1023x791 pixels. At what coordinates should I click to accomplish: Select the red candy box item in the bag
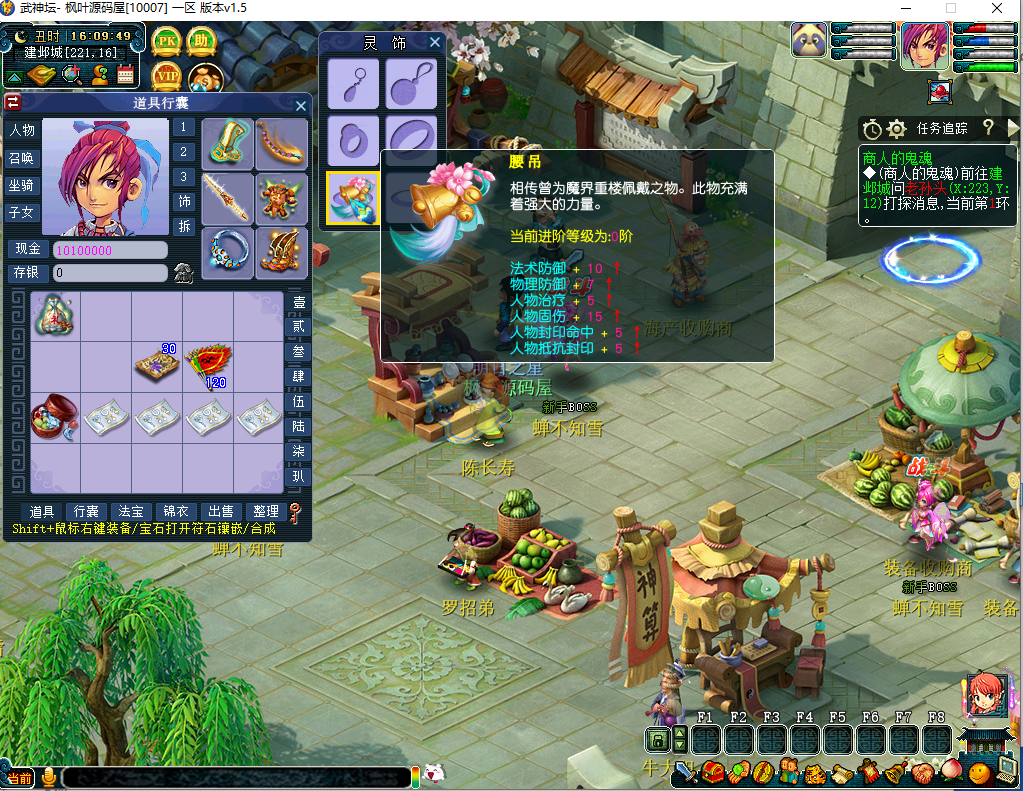pyautogui.click(x=54, y=414)
